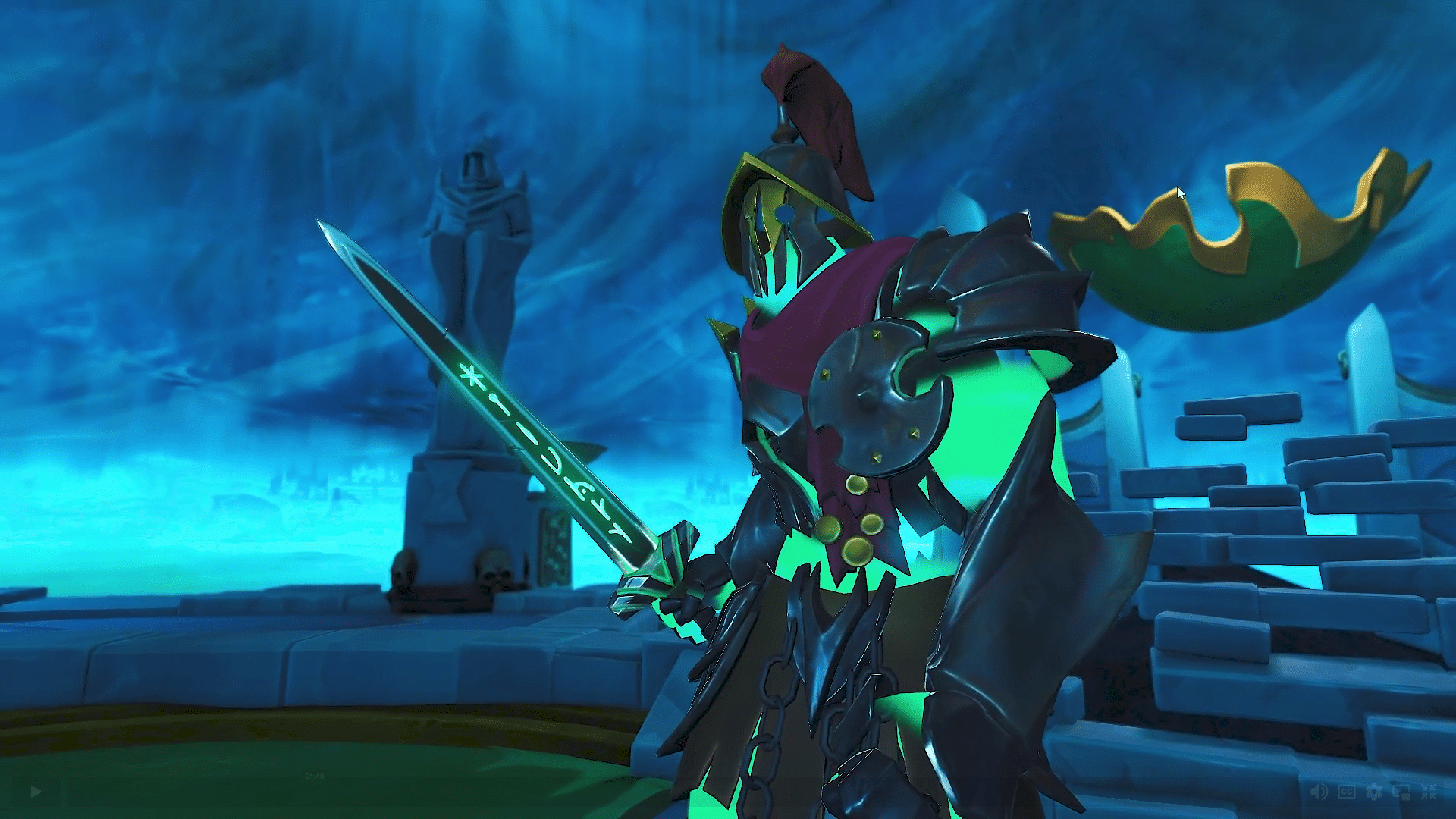
Task: Enable closed captions with the CC icon
Action: [x=1347, y=791]
